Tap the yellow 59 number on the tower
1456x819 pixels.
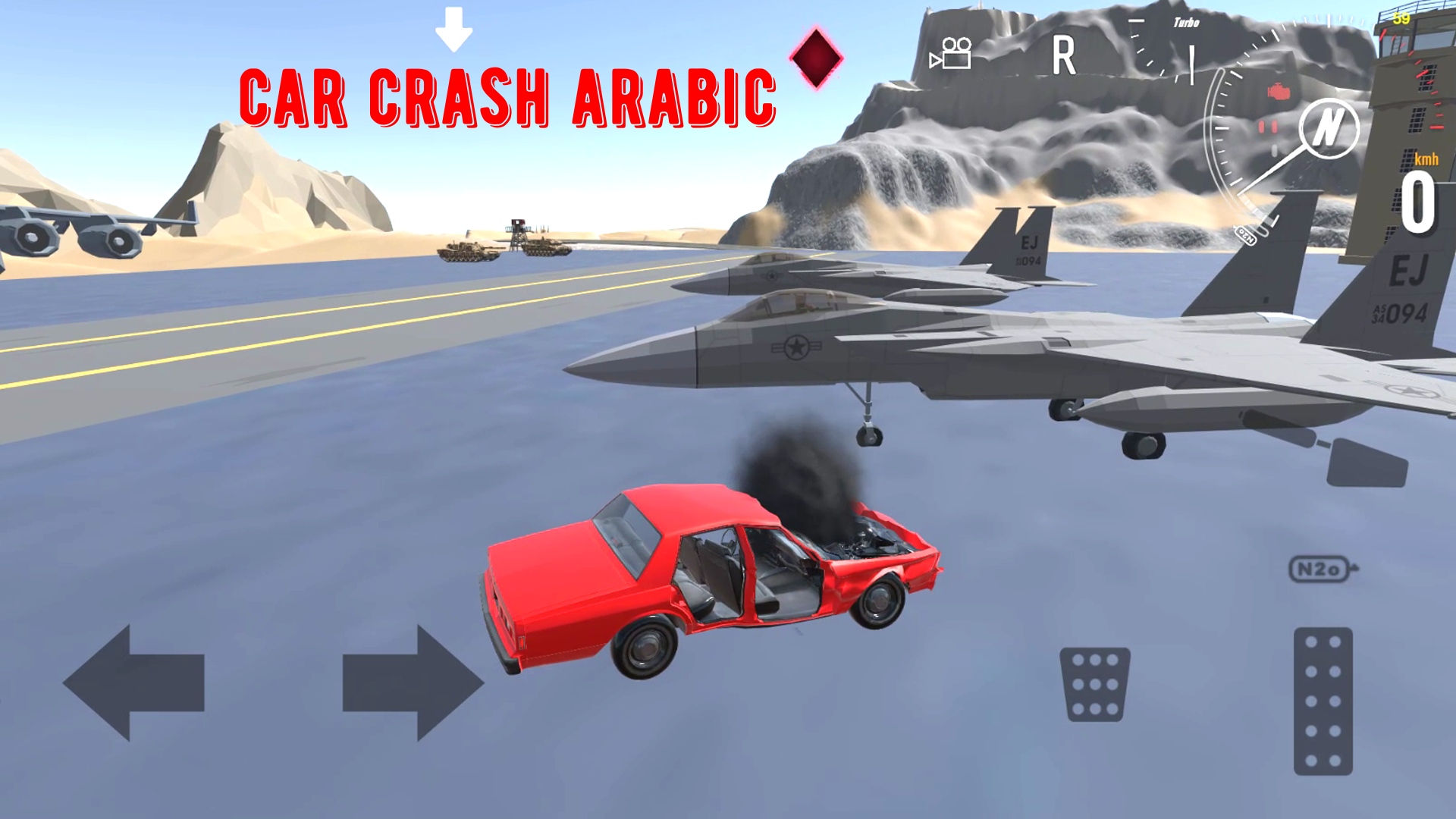coord(1401,19)
